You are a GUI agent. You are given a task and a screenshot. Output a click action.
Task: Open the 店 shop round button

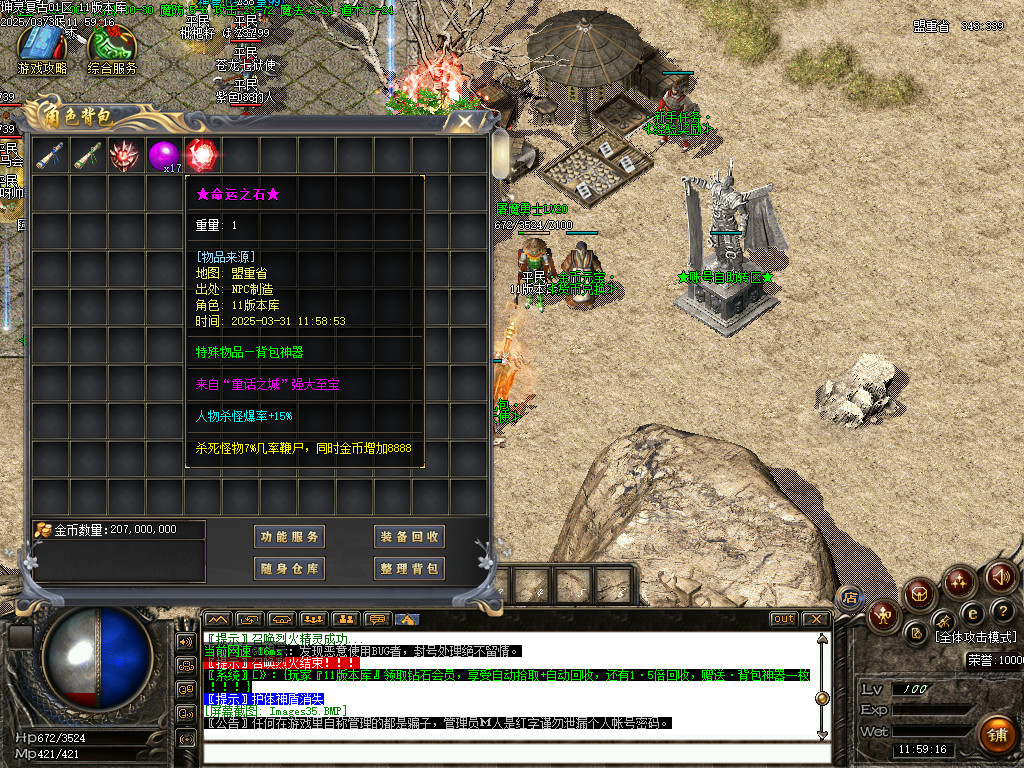[x=850, y=598]
